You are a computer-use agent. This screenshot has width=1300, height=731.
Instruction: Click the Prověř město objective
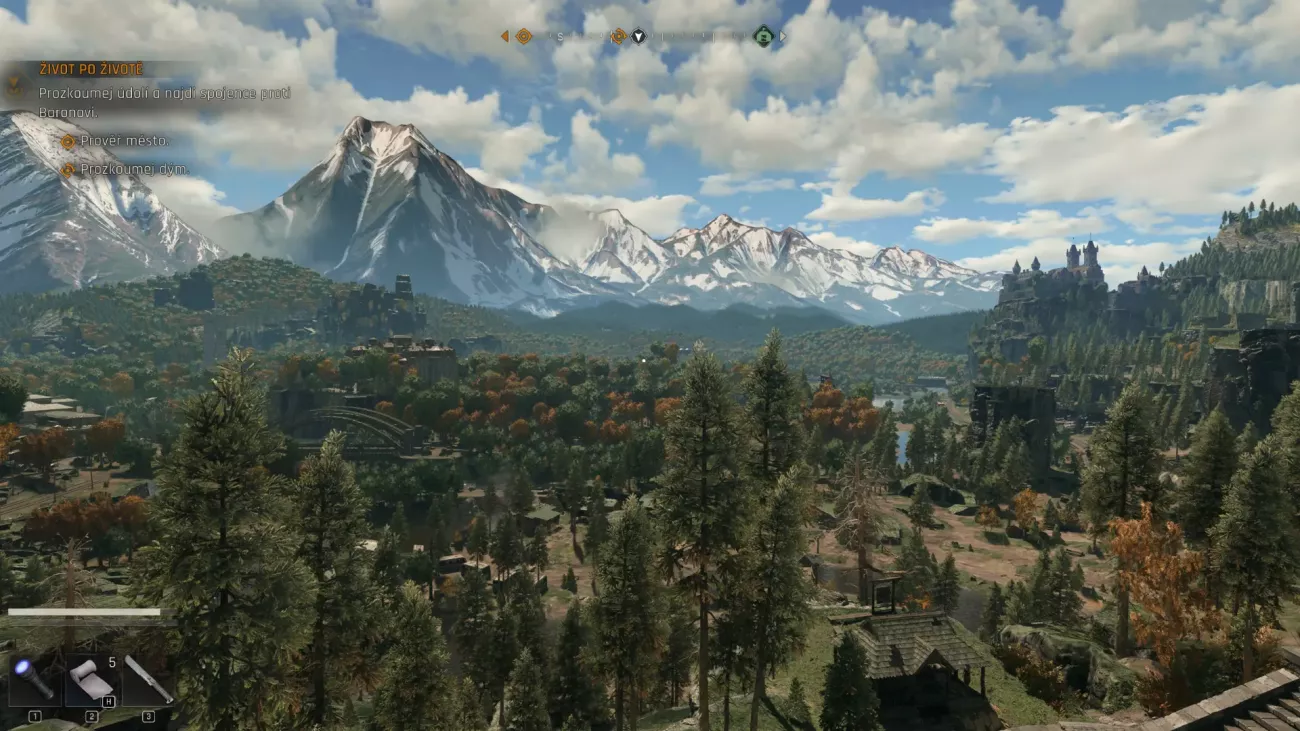(124, 141)
